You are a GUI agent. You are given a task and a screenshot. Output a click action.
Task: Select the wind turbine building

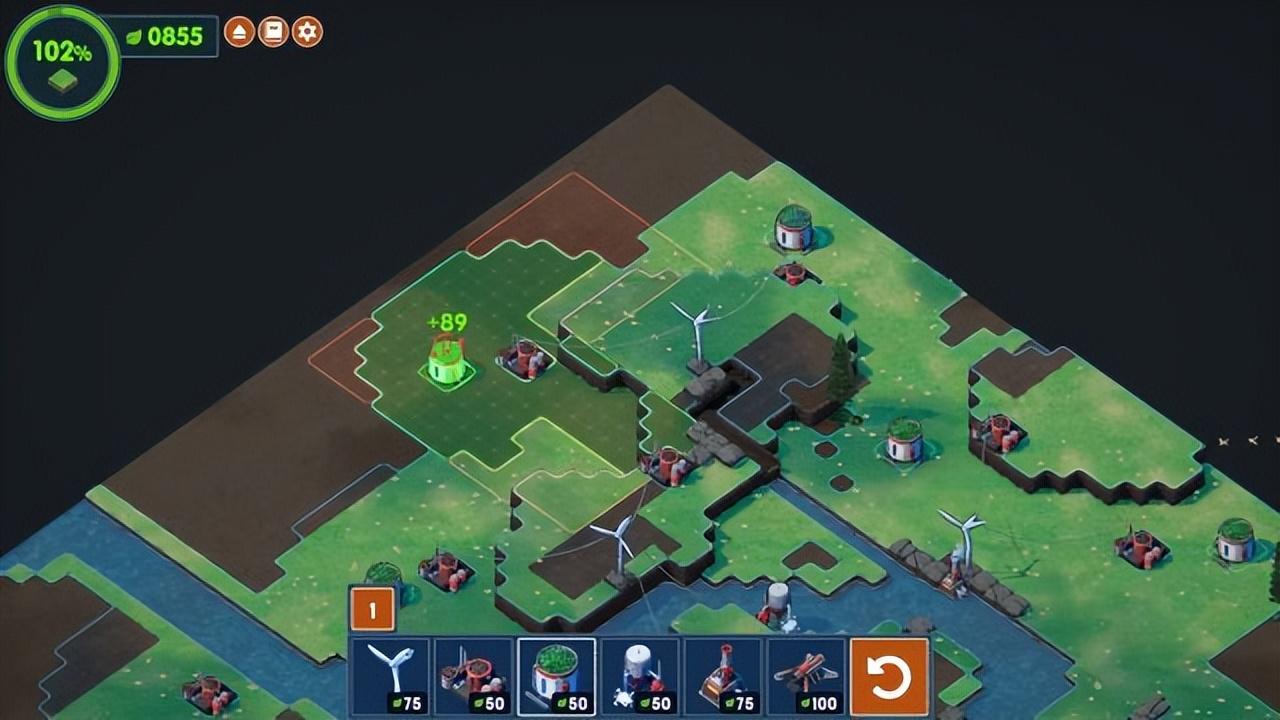(x=390, y=677)
